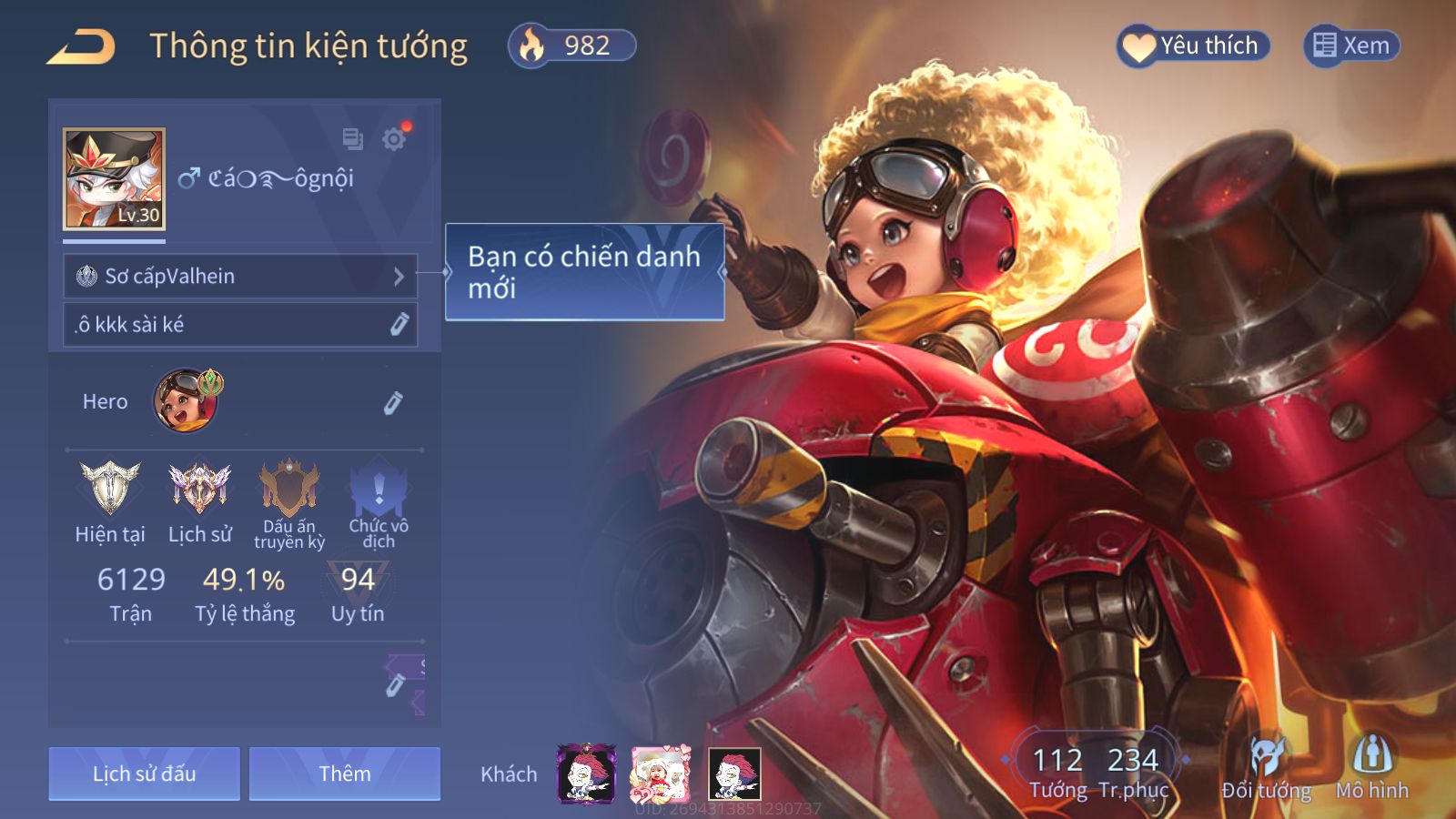Choose Đổi tướng to change hero
Image resolution: width=1456 pixels, height=819 pixels.
[1266, 770]
